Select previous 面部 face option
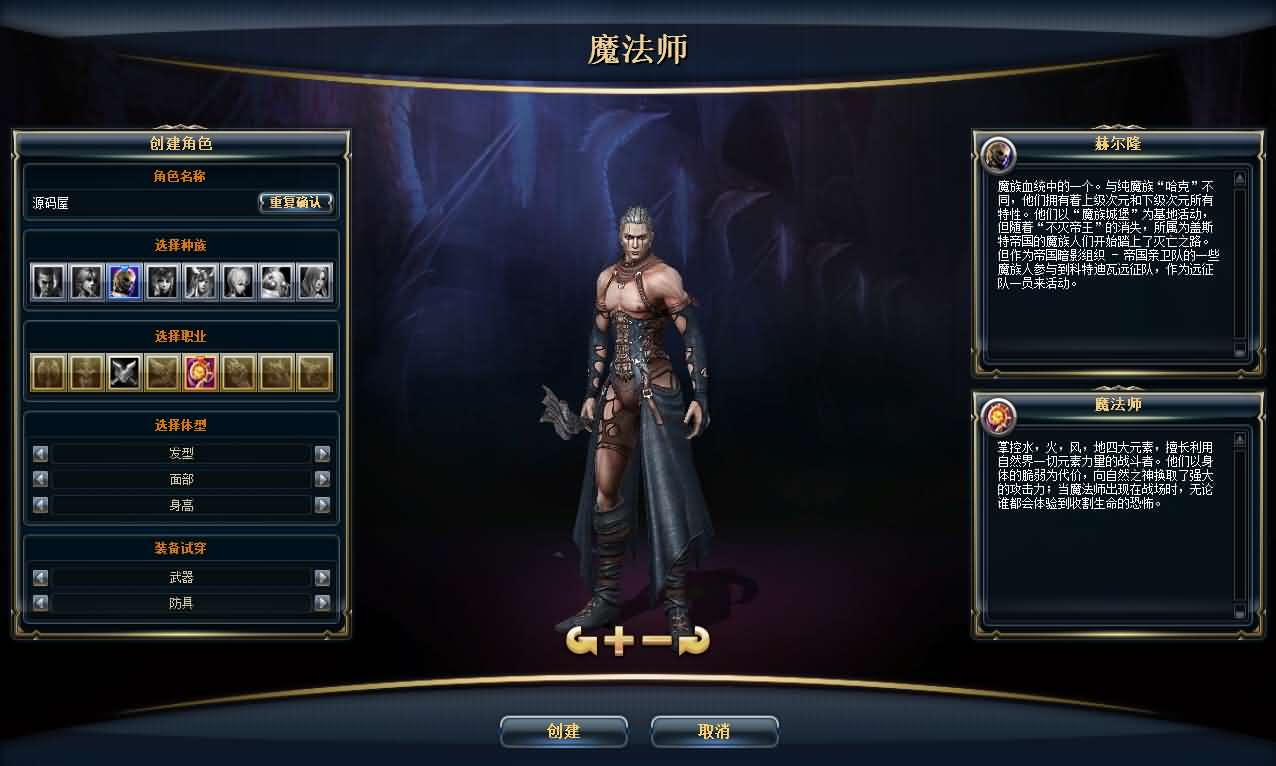 [x=40, y=479]
